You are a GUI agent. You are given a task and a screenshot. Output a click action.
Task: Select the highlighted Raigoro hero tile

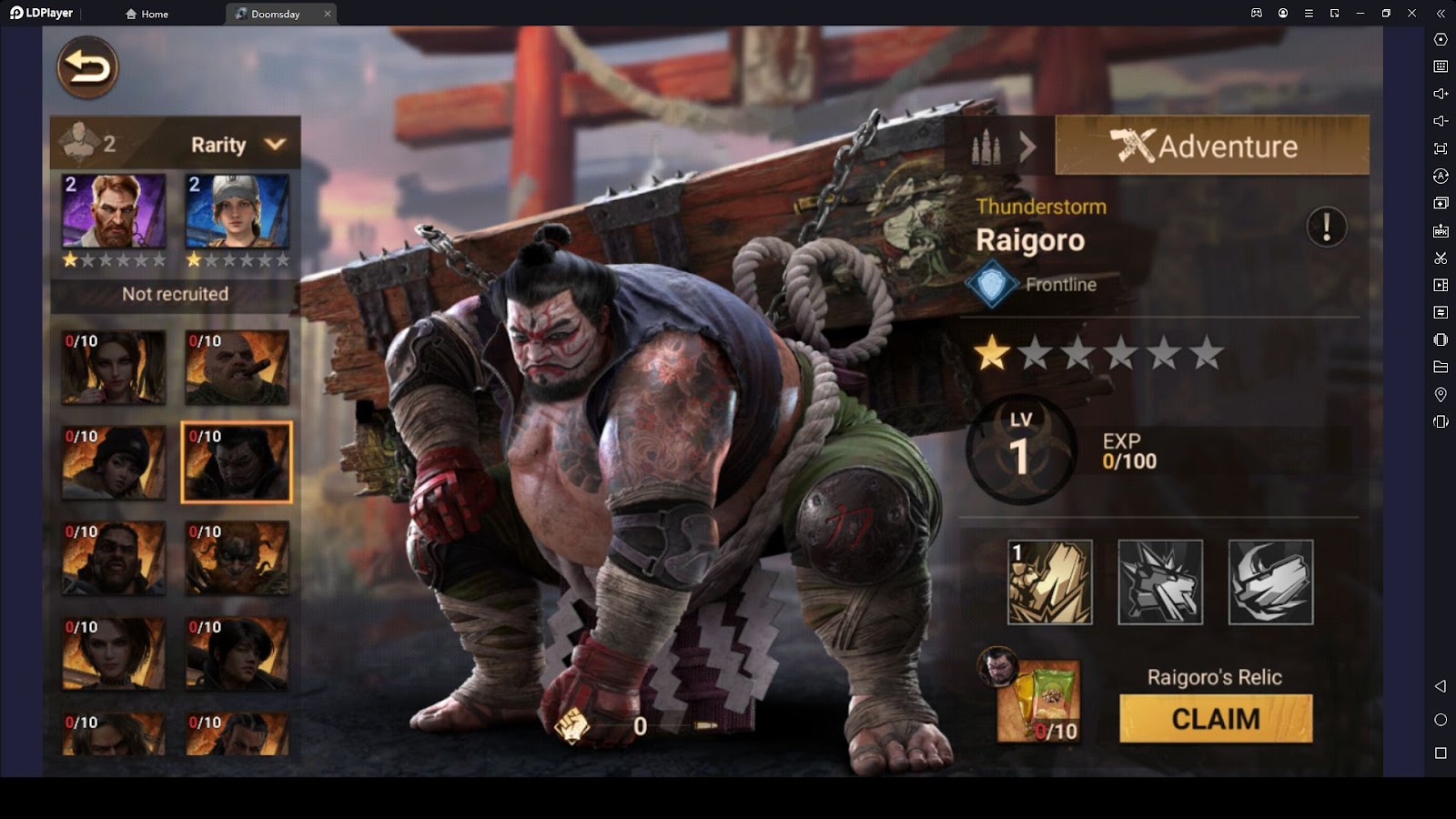pos(237,462)
